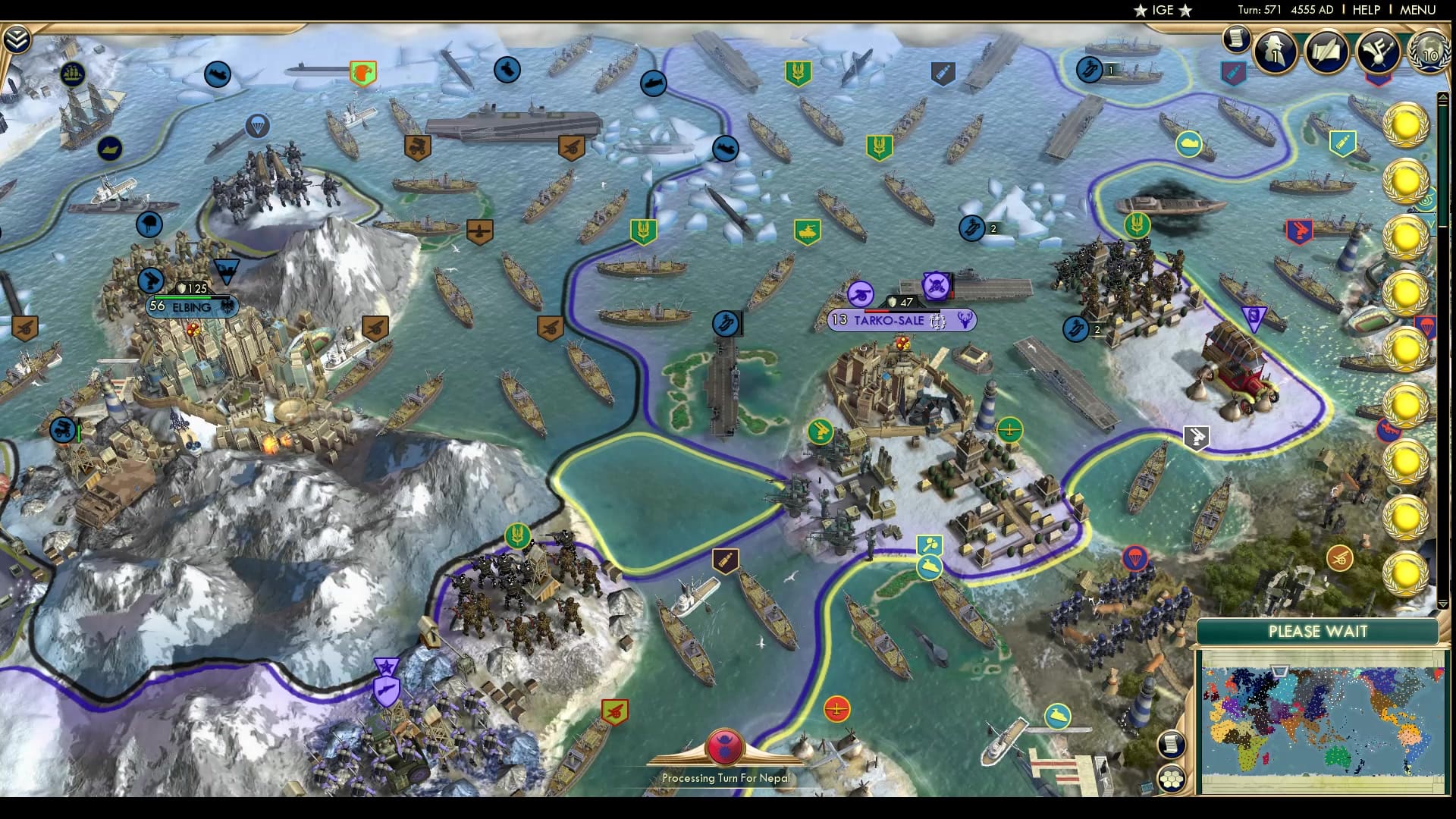Open victory progress with the globe showing 10
Viewport: 1456px width, 819px height.
pos(1429,53)
